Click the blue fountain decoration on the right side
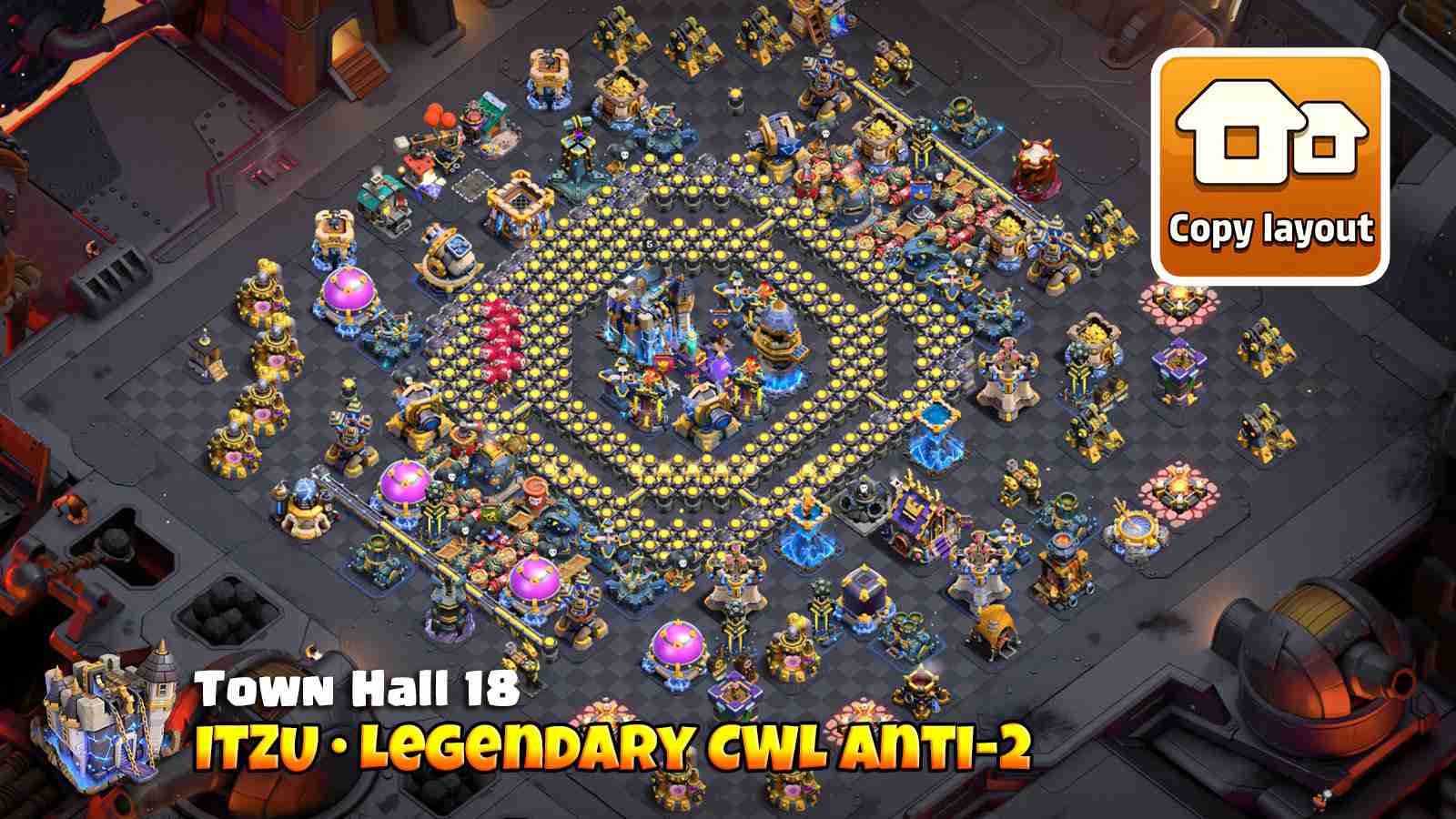The height and width of the screenshot is (819, 1456). tap(1134, 524)
